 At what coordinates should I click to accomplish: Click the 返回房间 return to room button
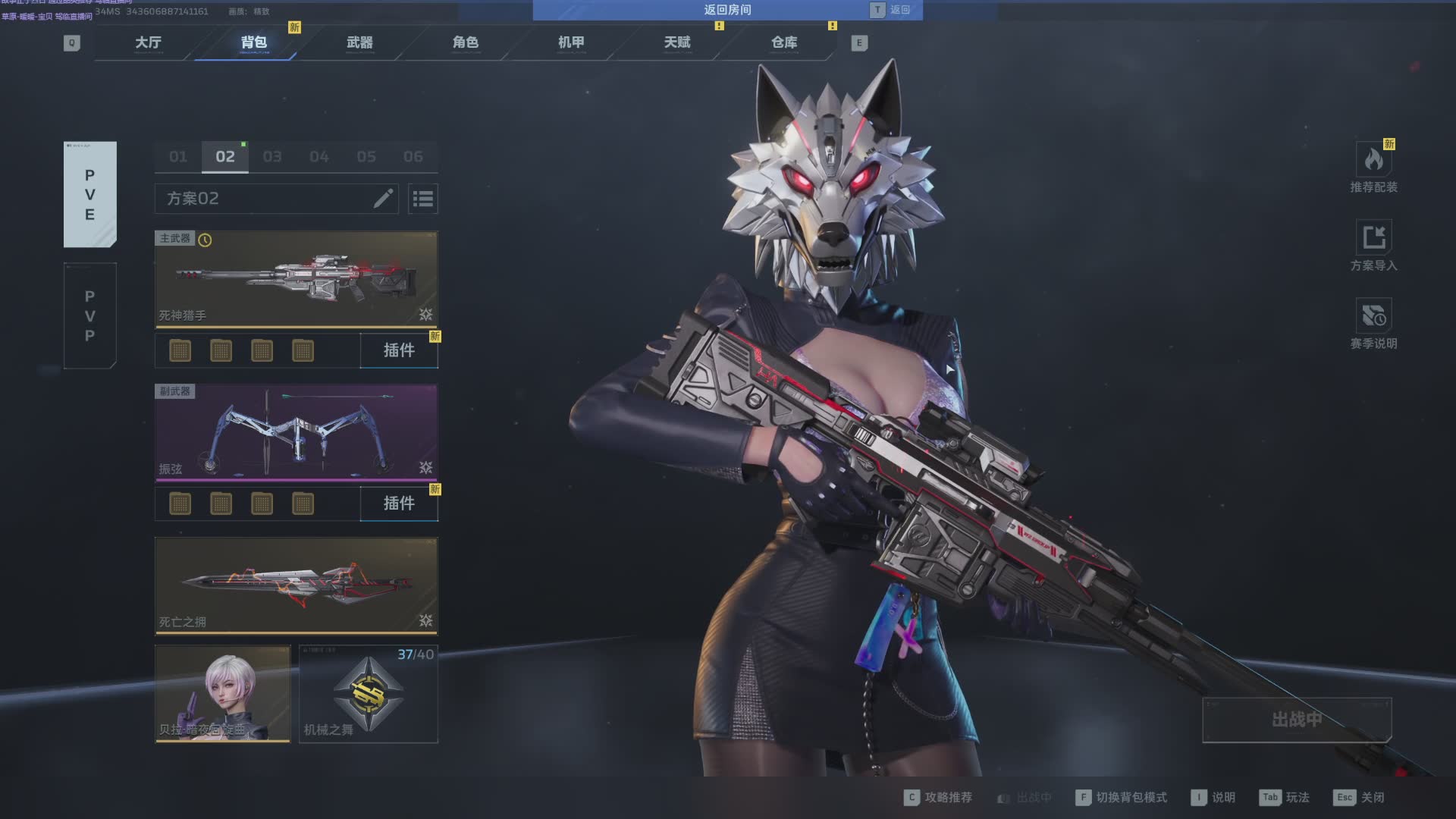726,10
